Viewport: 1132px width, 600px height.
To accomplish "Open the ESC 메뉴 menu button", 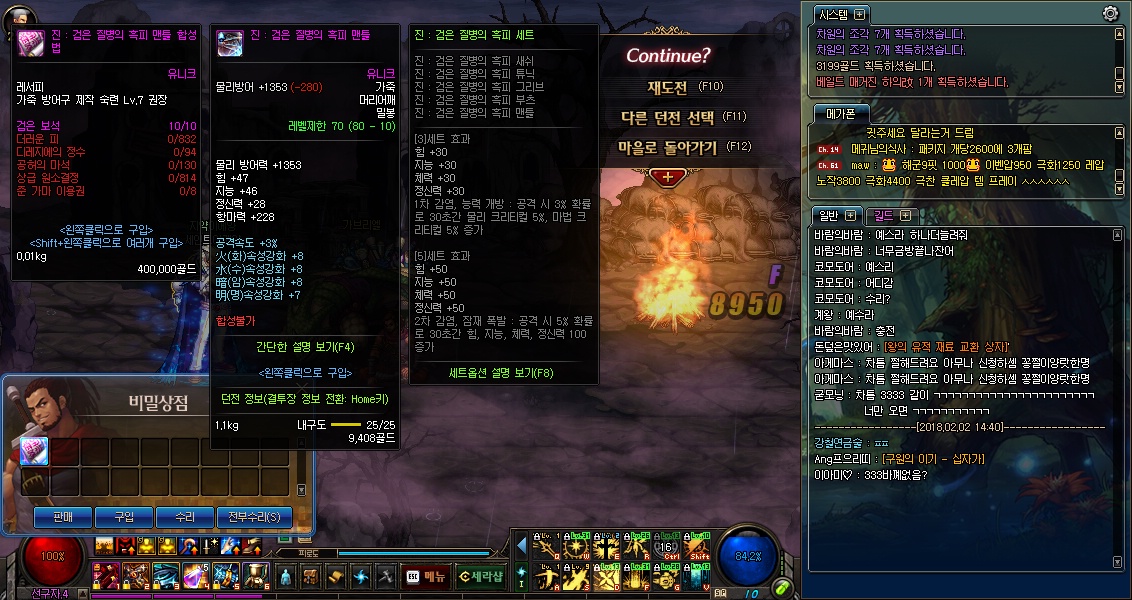I will pos(425,576).
